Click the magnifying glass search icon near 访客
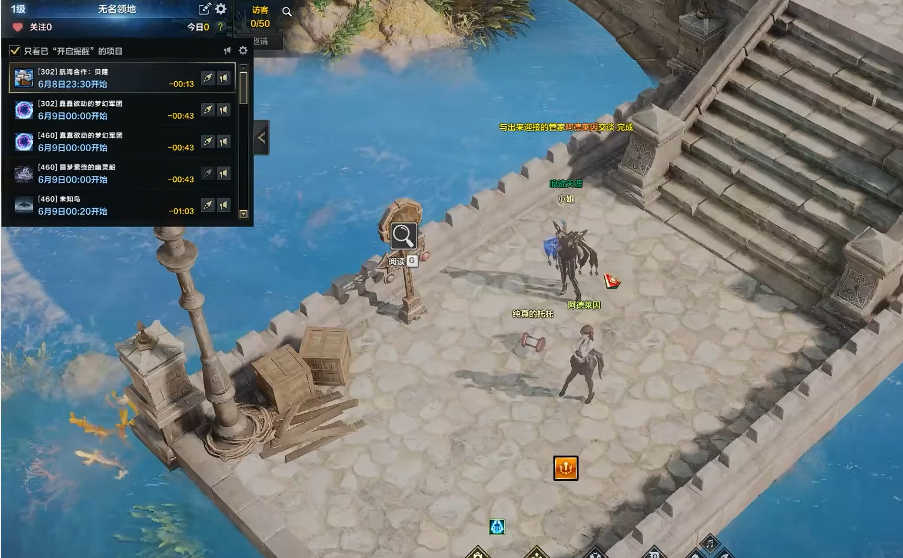The height and width of the screenshot is (558, 903). pos(287,12)
